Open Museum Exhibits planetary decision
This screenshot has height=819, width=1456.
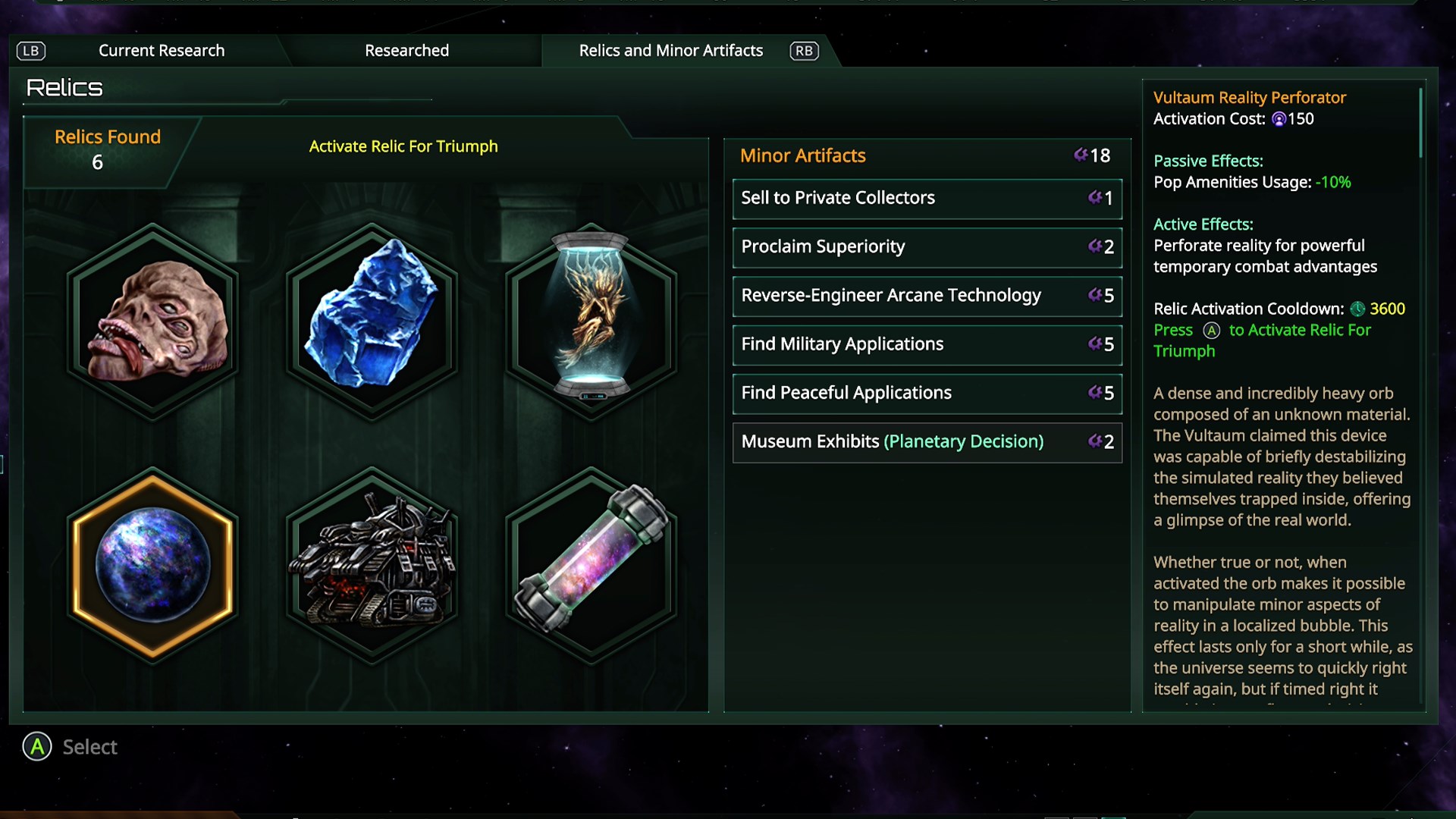[927, 442]
